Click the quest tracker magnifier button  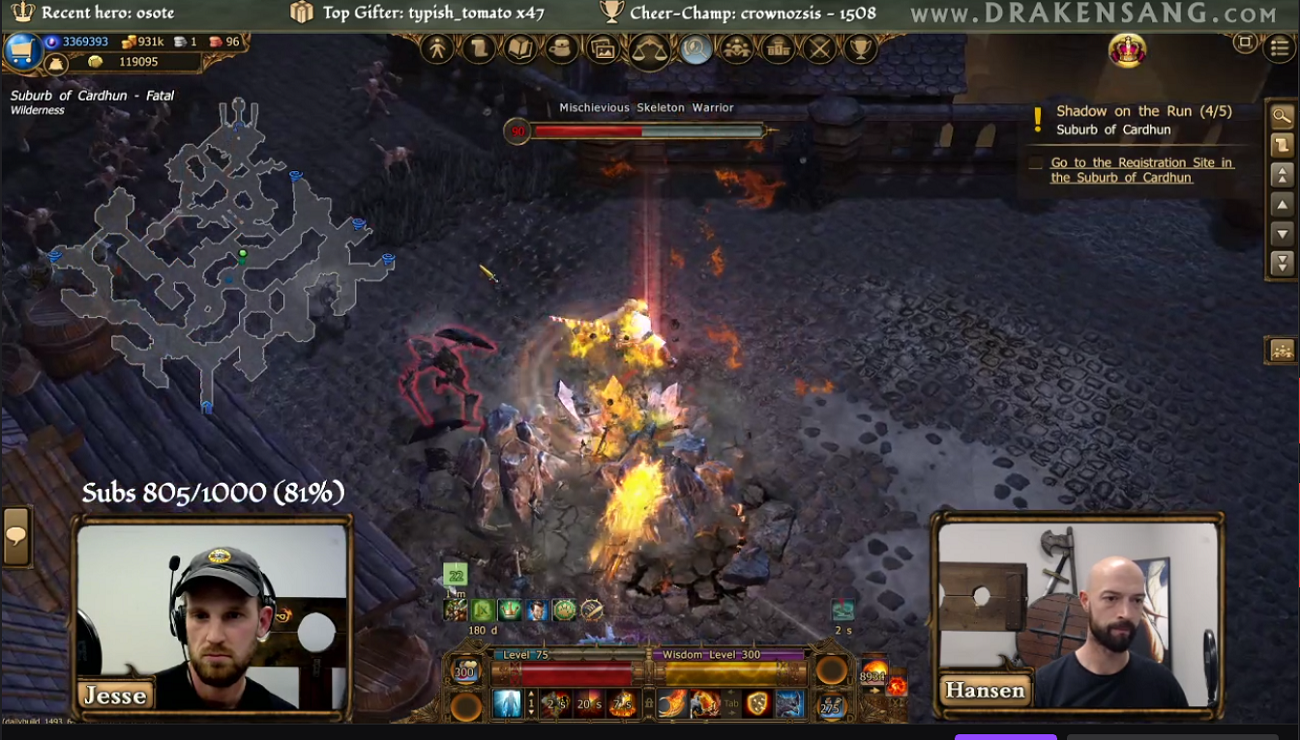(x=1282, y=116)
